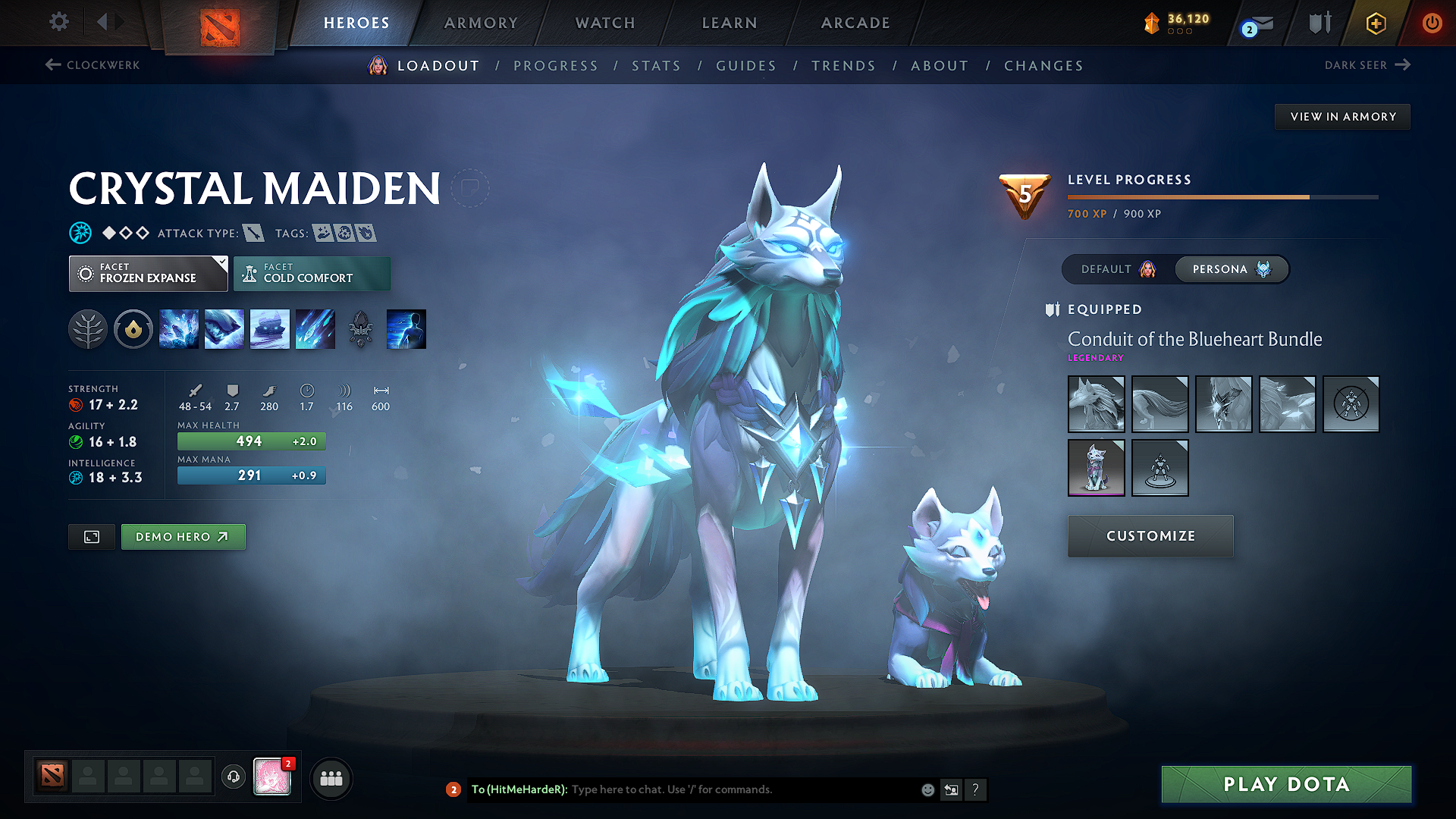Image resolution: width=1456 pixels, height=819 pixels.
Task: Open the Frozen Expanse facet dropdown
Action: pos(148,273)
